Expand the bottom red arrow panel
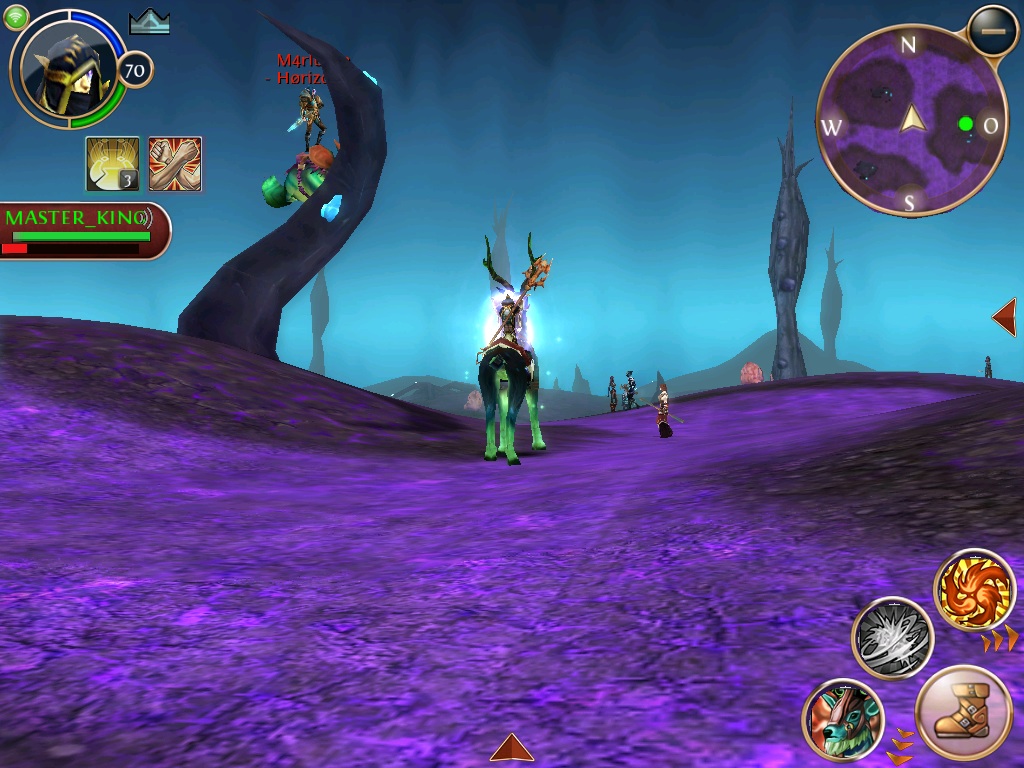The height and width of the screenshot is (768, 1024). click(x=511, y=748)
